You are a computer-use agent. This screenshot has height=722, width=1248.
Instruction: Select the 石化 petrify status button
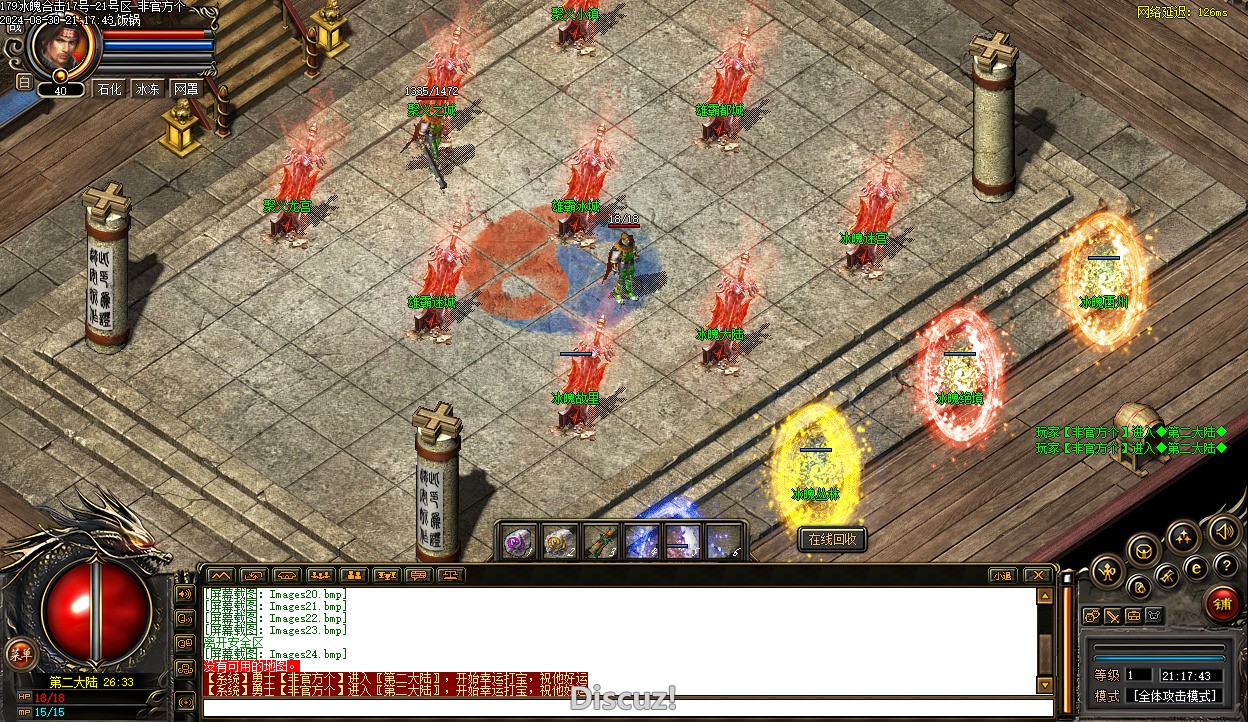click(x=108, y=89)
